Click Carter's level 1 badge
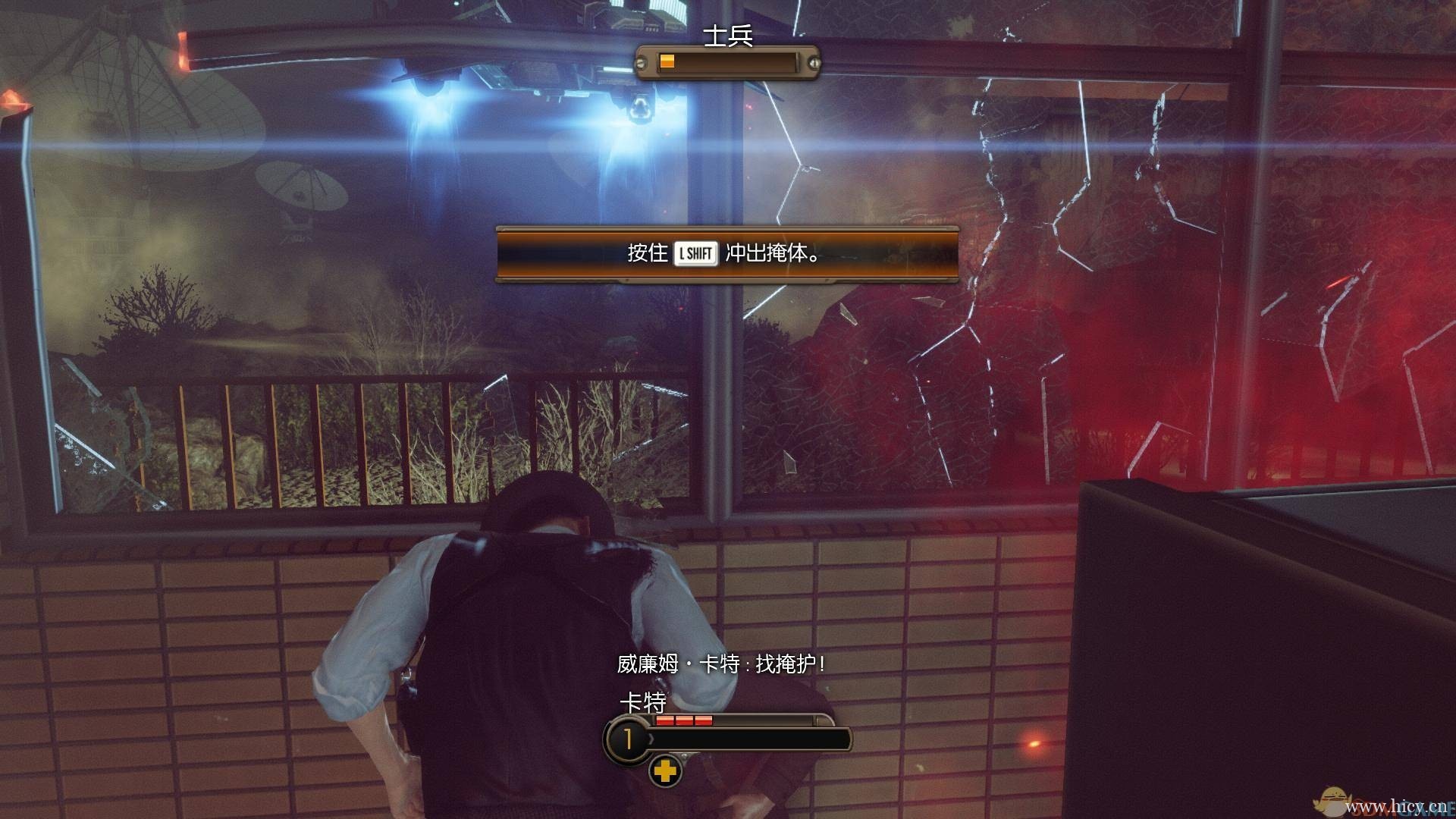The height and width of the screenshot is (819, 1456). coord(627,739)
